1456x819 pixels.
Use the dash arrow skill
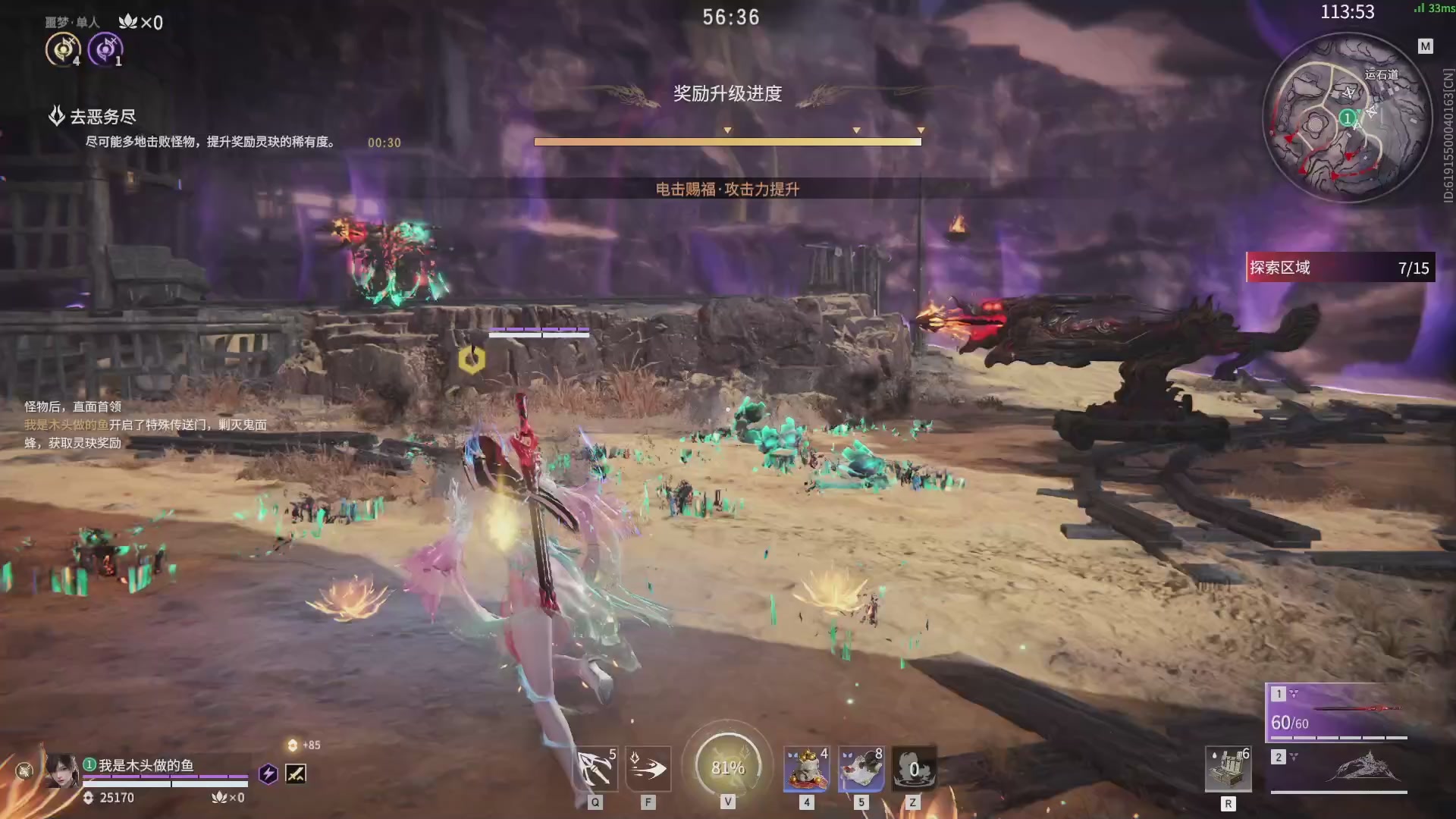(648, 769)
